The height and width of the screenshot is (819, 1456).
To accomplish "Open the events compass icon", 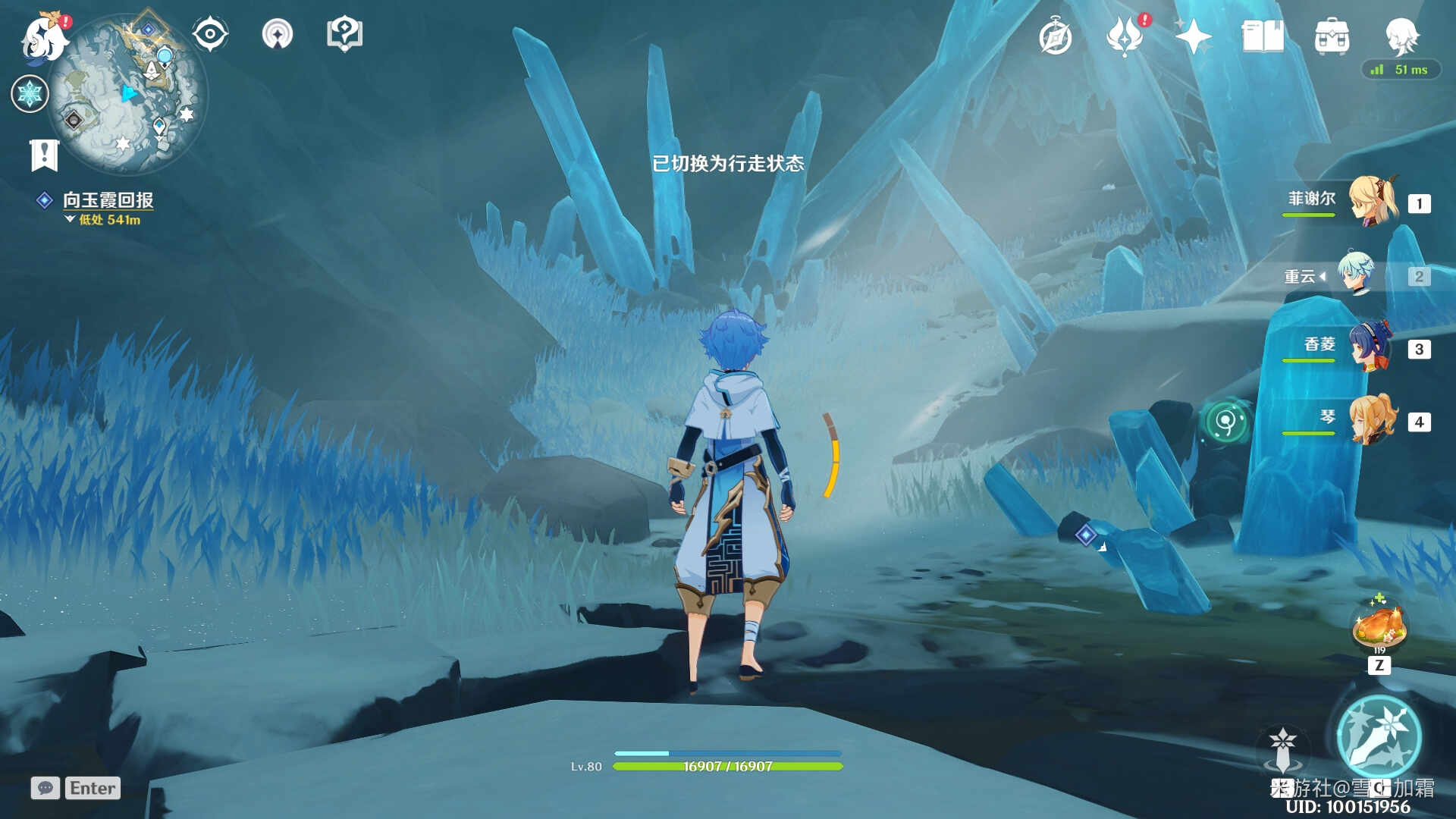I will (x=1055, y=36).
